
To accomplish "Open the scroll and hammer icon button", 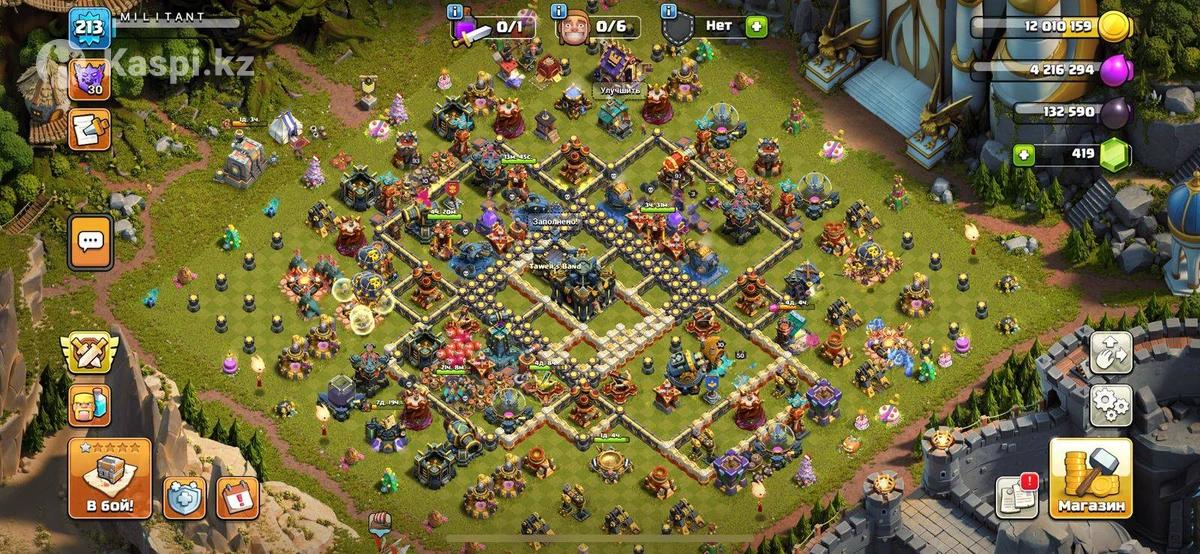I will pos(89,129).
